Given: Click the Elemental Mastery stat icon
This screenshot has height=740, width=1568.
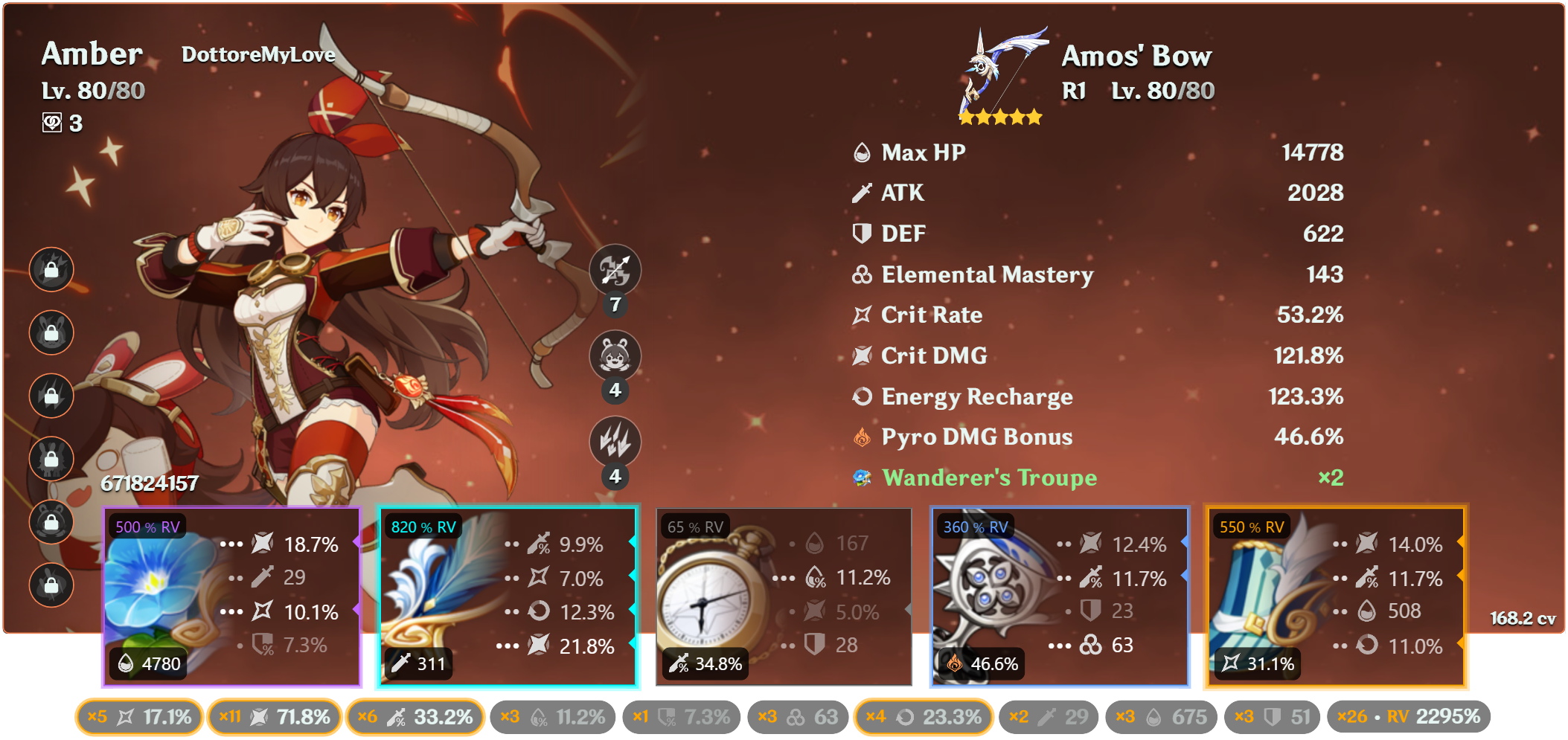Looking at the screenshot, I should coord(861,274).
